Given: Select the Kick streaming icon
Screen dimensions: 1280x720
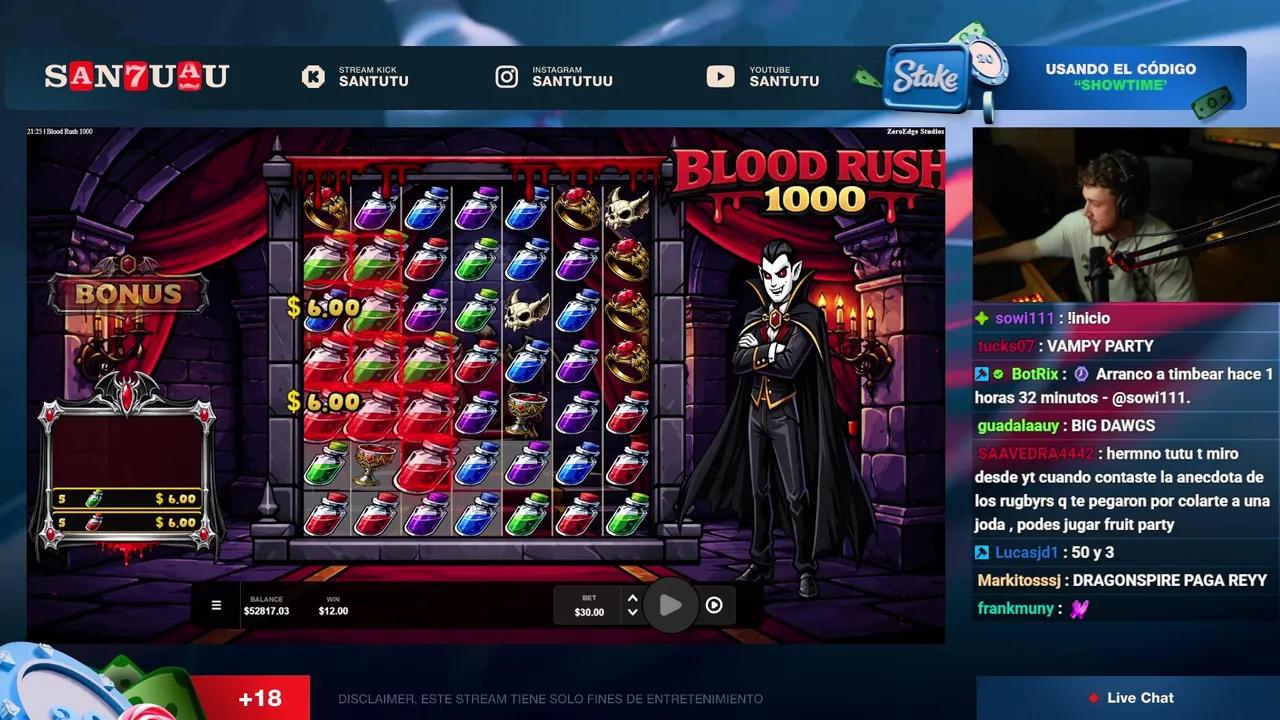Looking at the screenshot, I should coord(311,76).
